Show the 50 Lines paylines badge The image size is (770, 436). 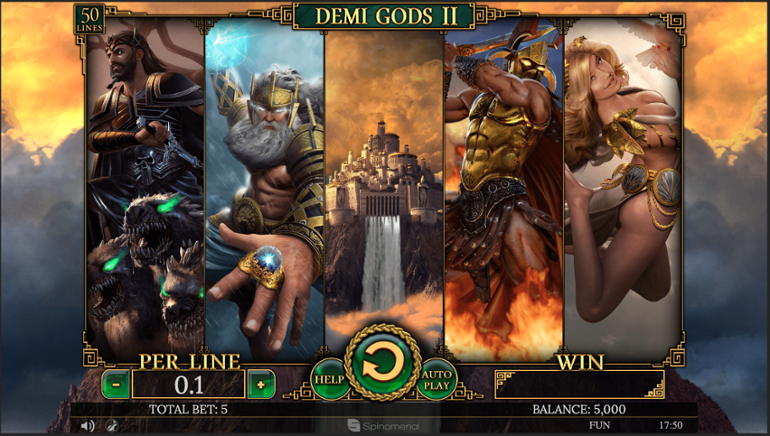tap(89, 19)
